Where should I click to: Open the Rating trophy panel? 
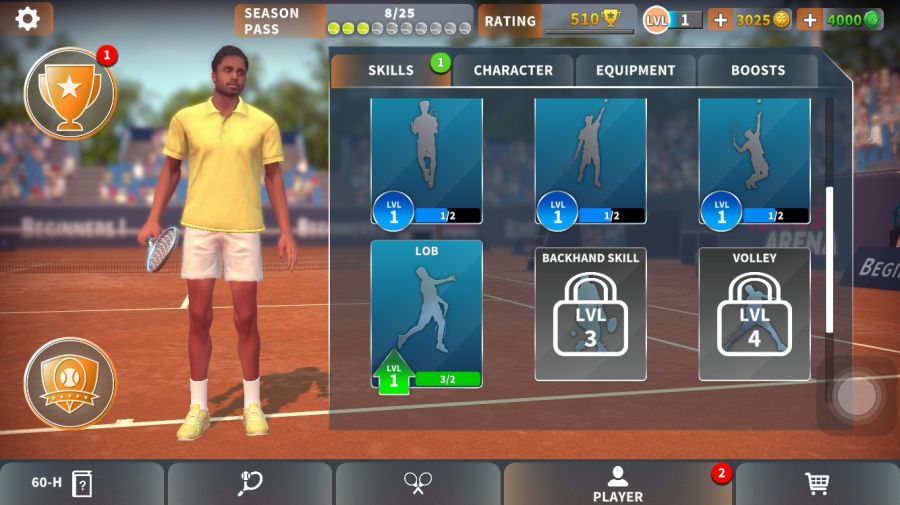point(557,20)
